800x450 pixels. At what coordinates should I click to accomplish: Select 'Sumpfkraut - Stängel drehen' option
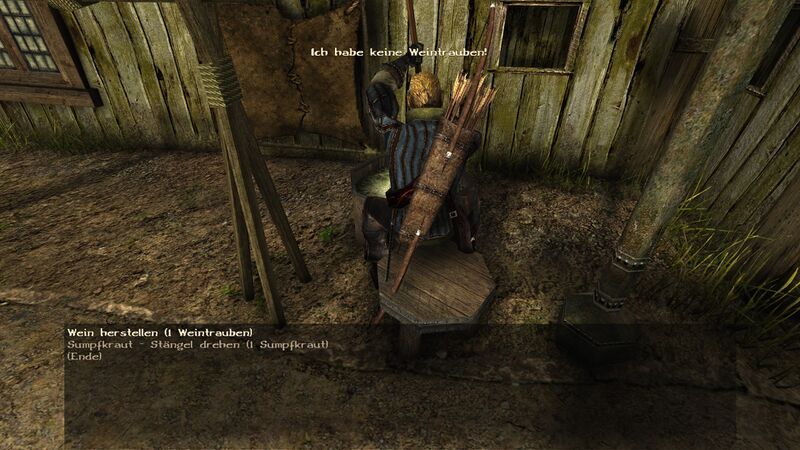197,345
